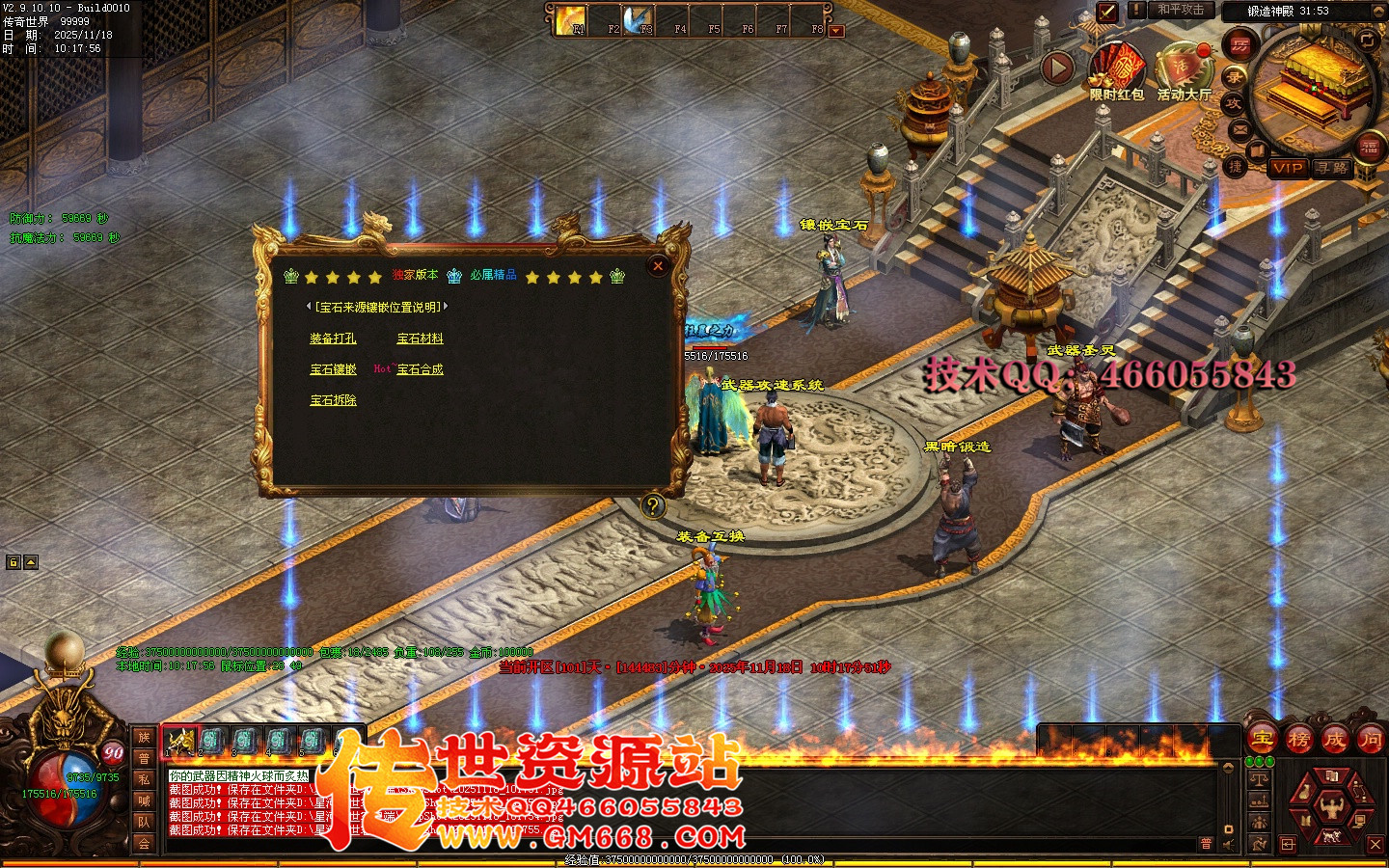Open the 榜 rankings round button
The height and width of the screenshot is (868, 1389).
1298,740
